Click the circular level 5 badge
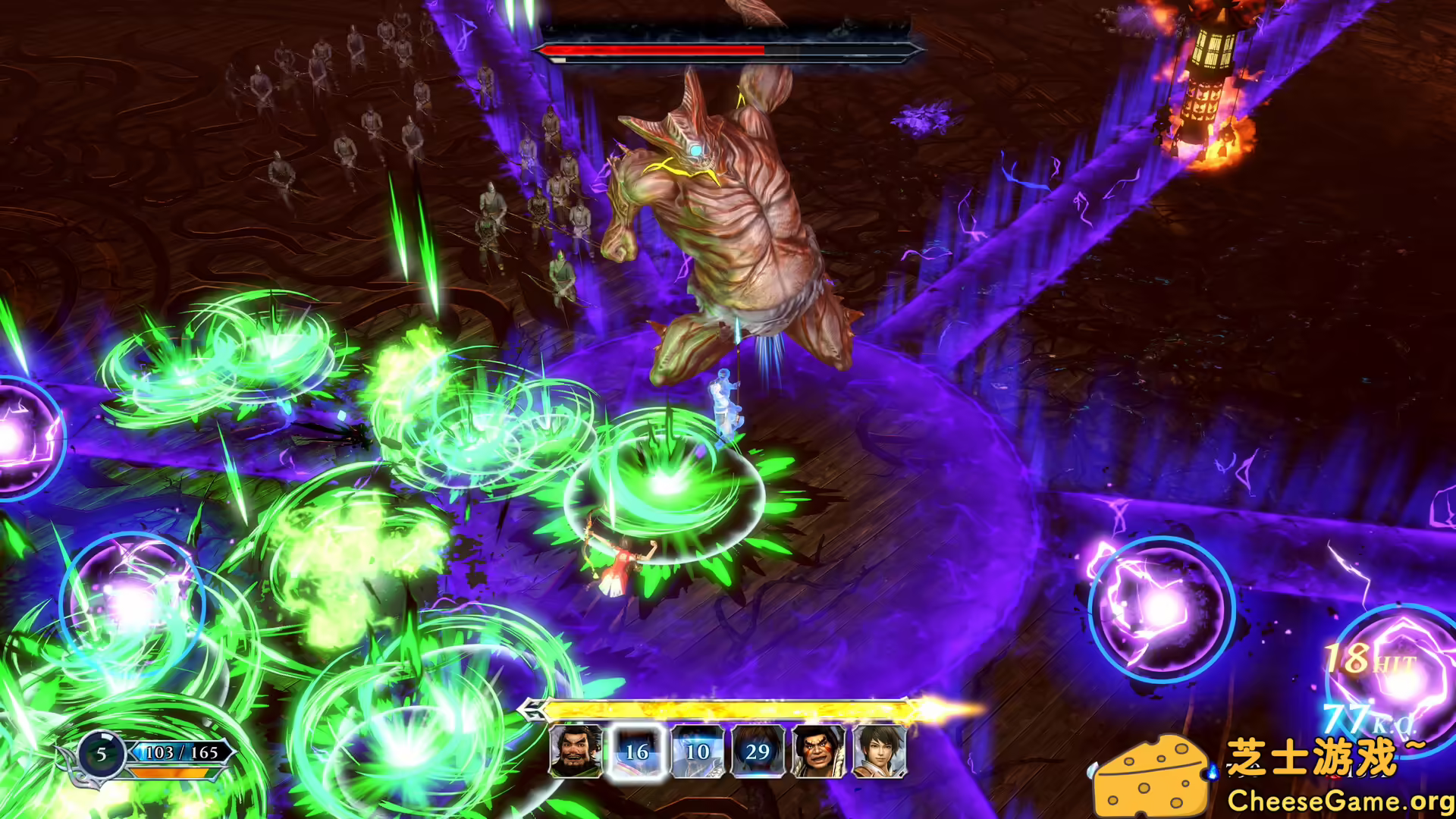 point(101,755)
